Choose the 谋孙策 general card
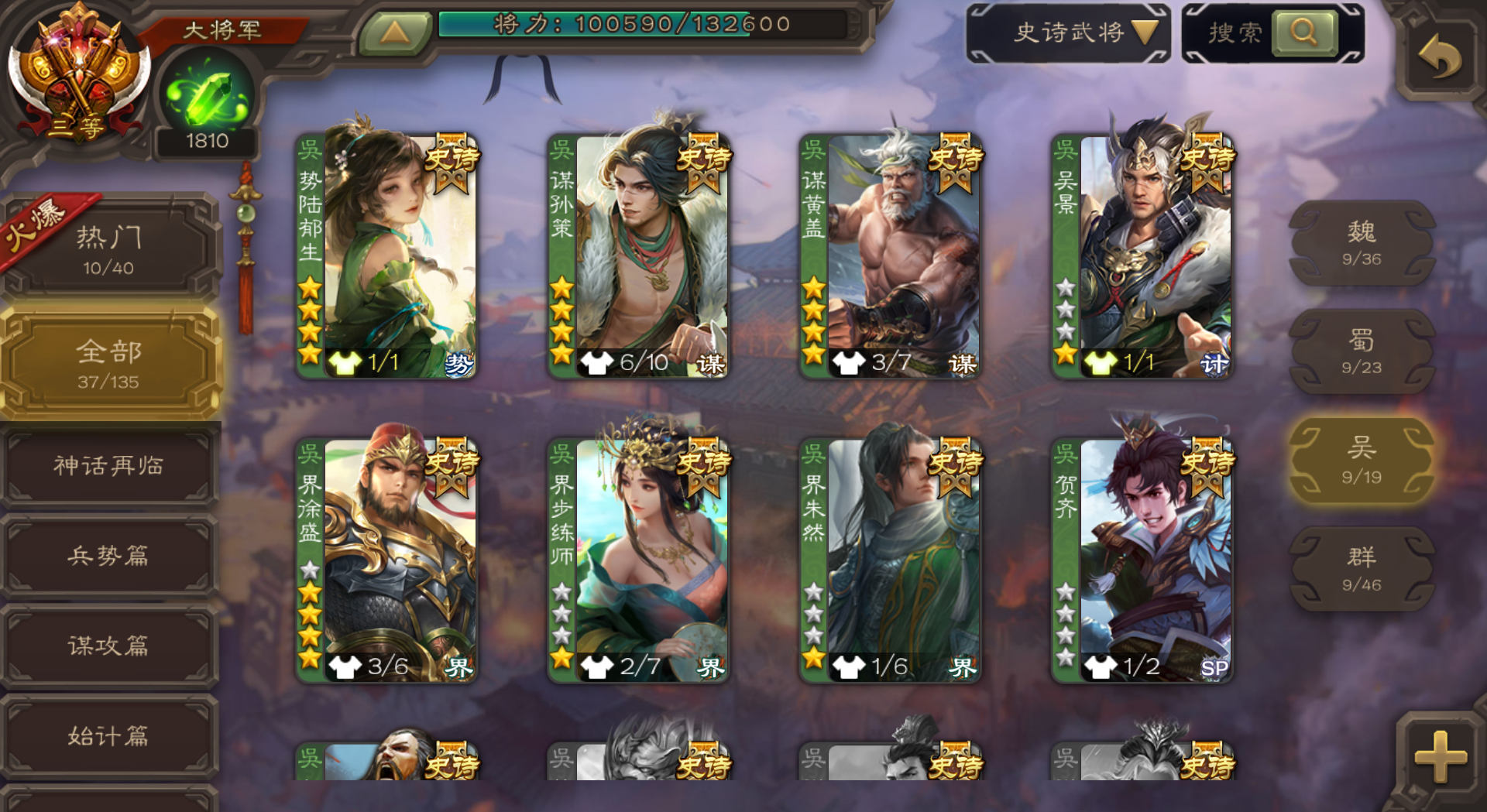This screenshot has height=812, width=1487. coord(638,255)
